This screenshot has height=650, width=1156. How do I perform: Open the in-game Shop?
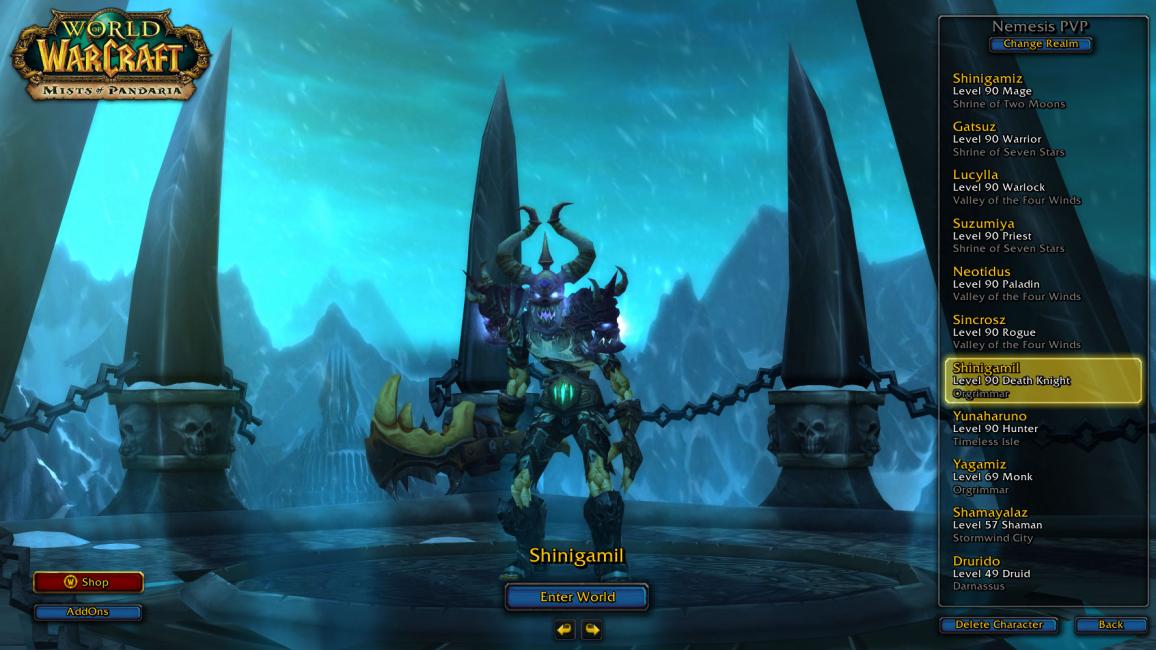(x=88, y=582)
